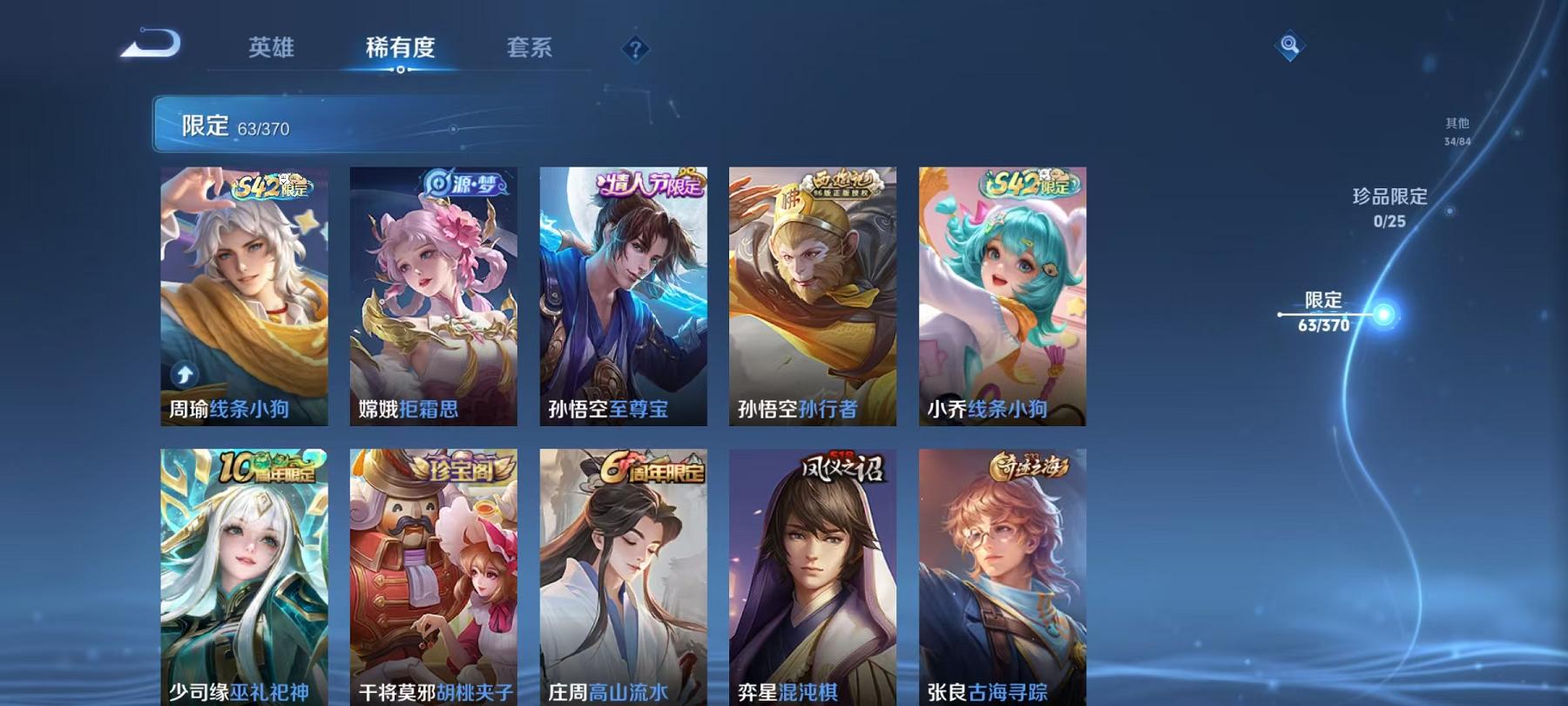Switch to the 英雄 tab

click(273, 50)
